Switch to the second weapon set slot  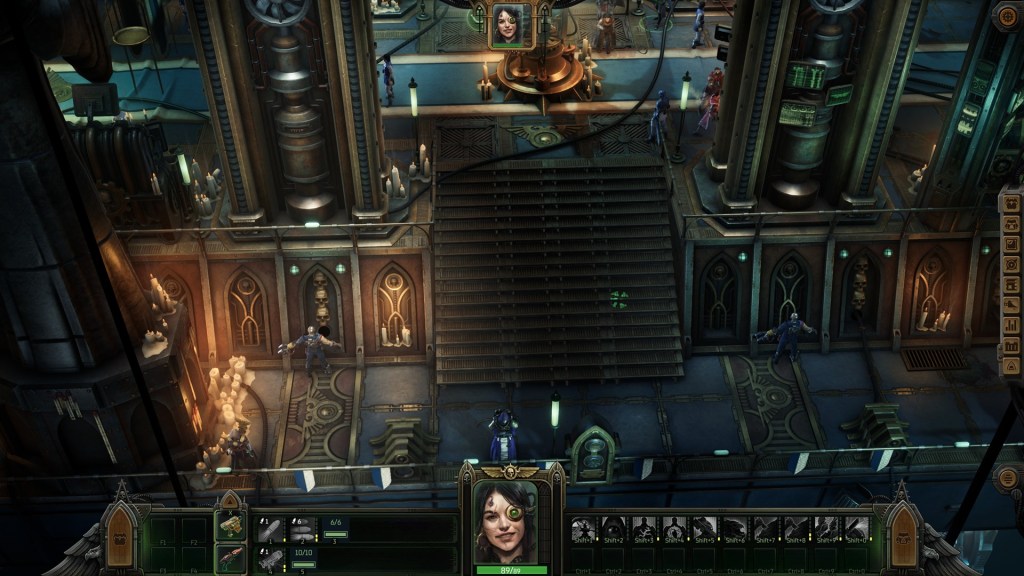point(231,558)
